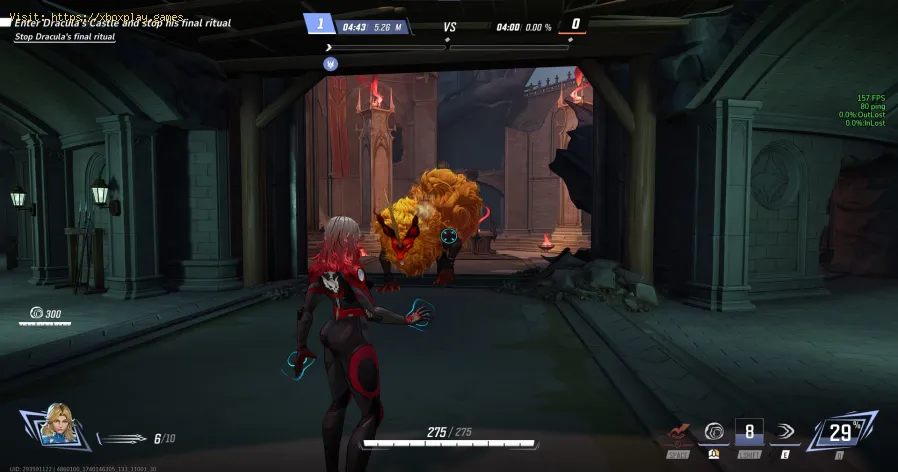898x472 pixels.
Task: Trigger the red double-jump ability icon
Action: click(x=677, y=434)
